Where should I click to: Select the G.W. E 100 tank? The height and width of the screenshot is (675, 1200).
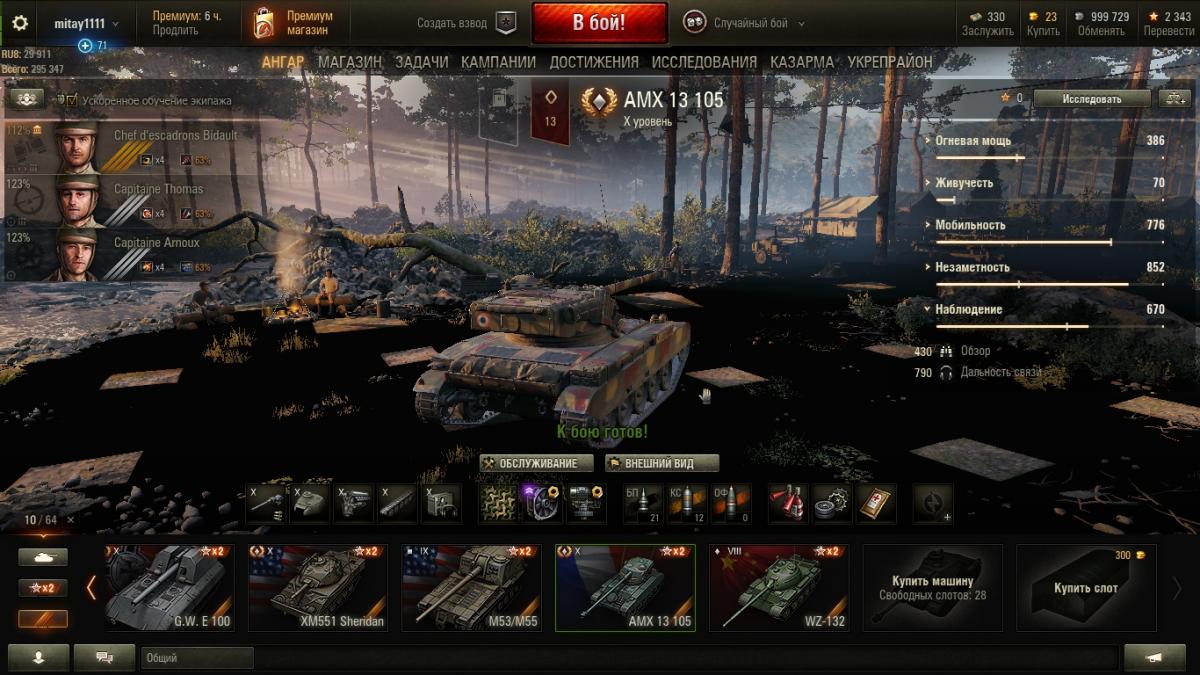tap(167, 588)
